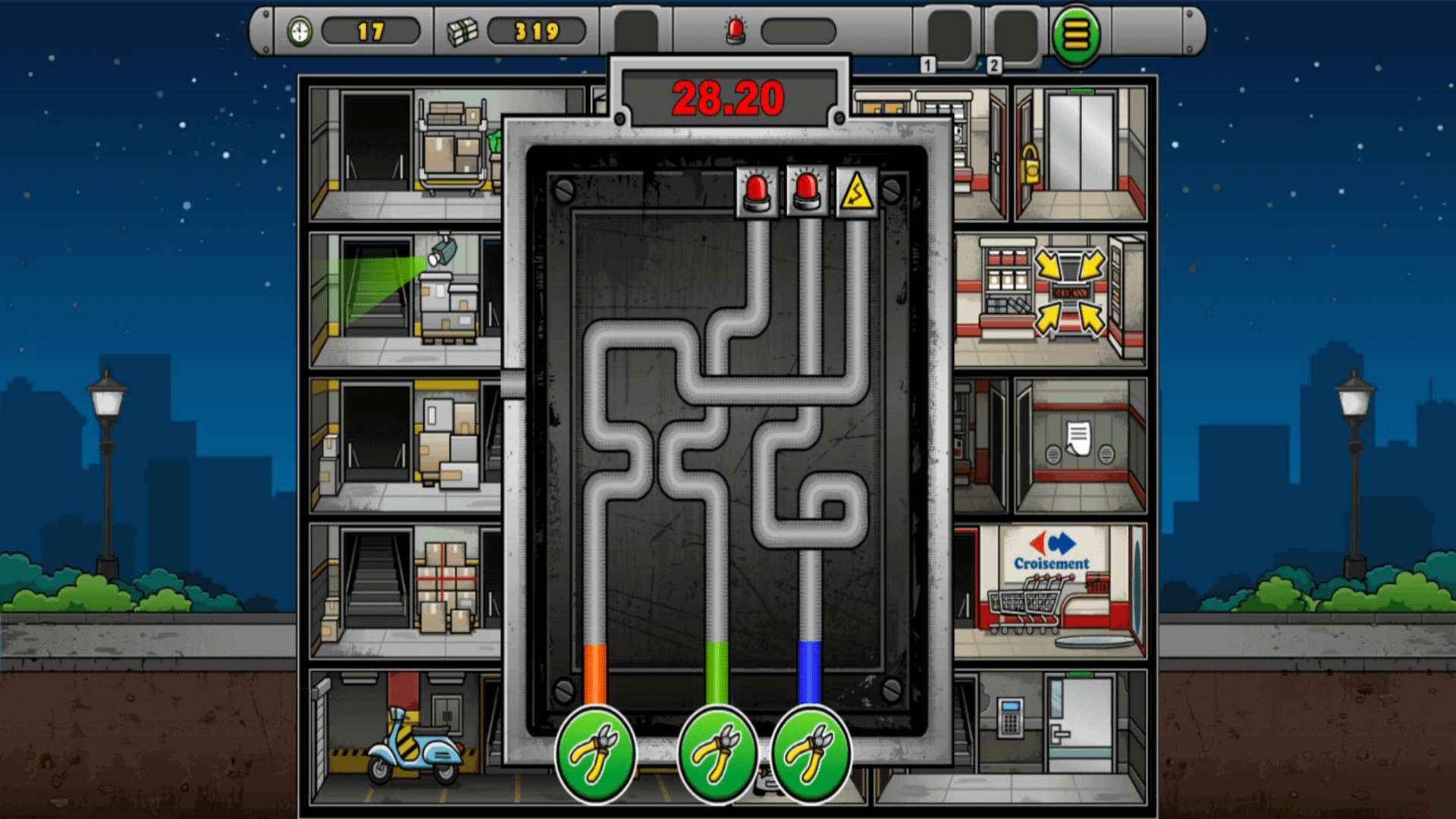Cut the green wire with its pliers button

[x=717, y=753]
